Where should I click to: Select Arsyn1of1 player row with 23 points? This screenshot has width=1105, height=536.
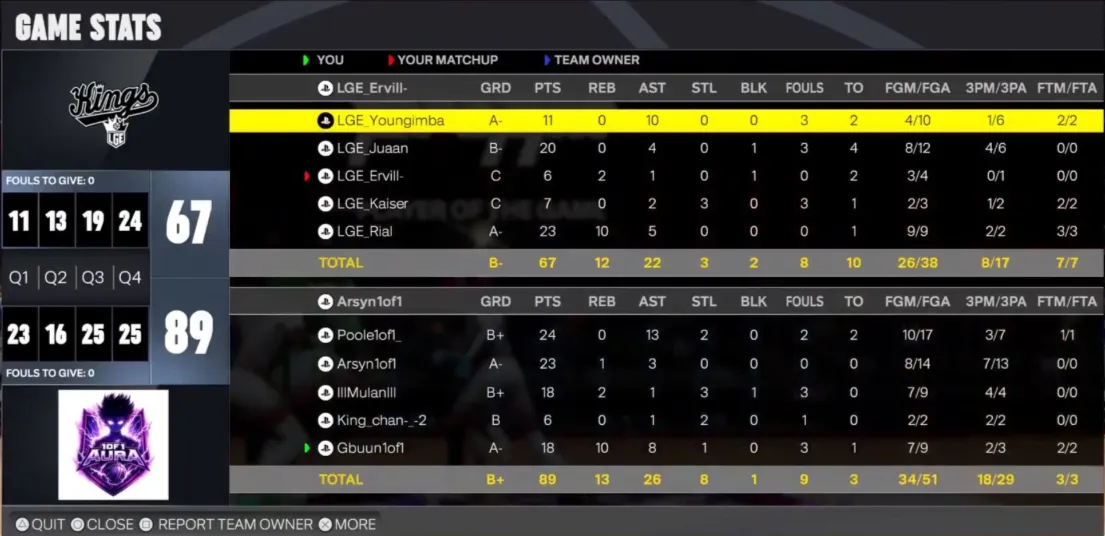(366, 364)
